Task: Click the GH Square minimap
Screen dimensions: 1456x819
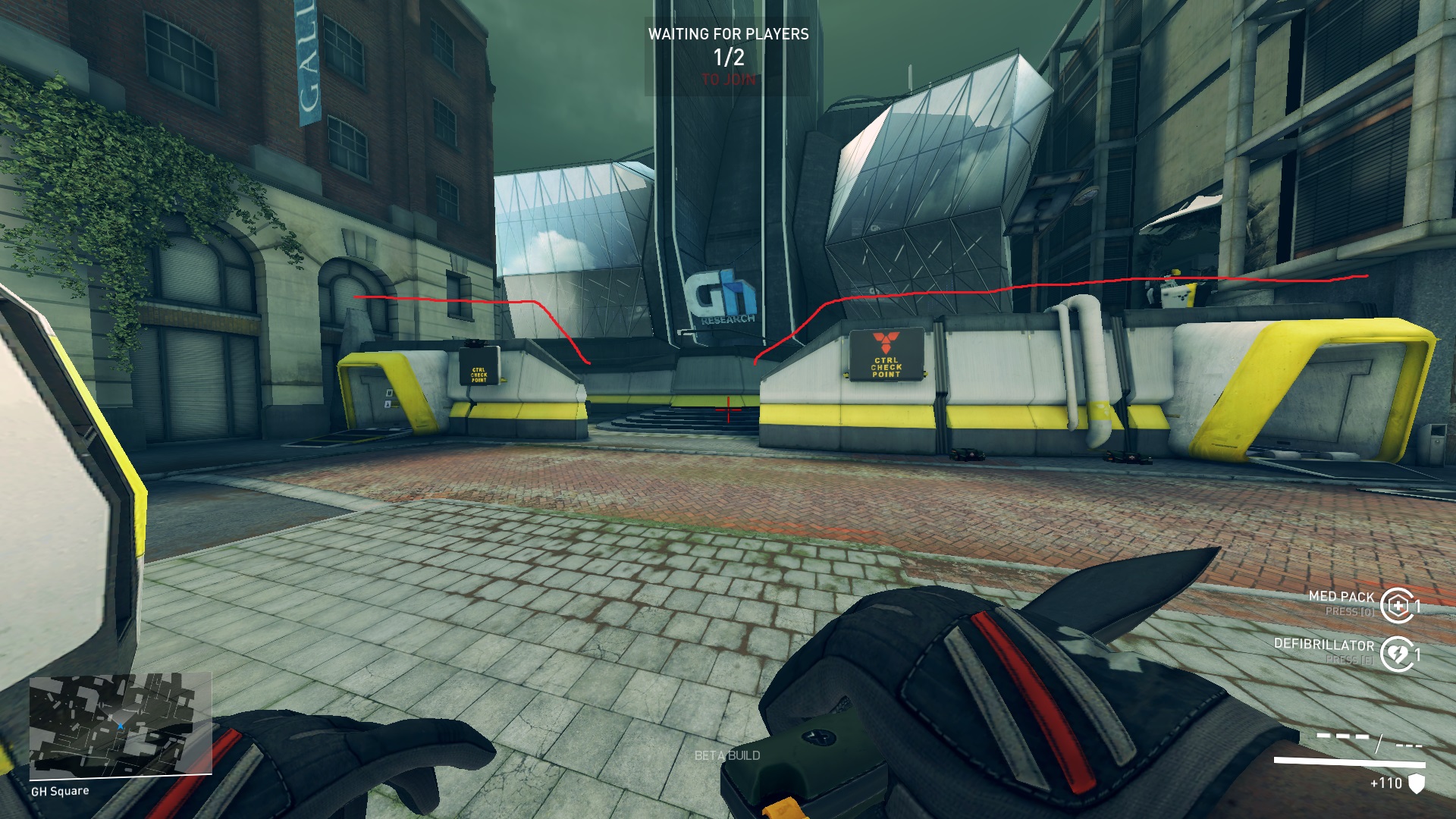Action: click(x=120, y=725)
